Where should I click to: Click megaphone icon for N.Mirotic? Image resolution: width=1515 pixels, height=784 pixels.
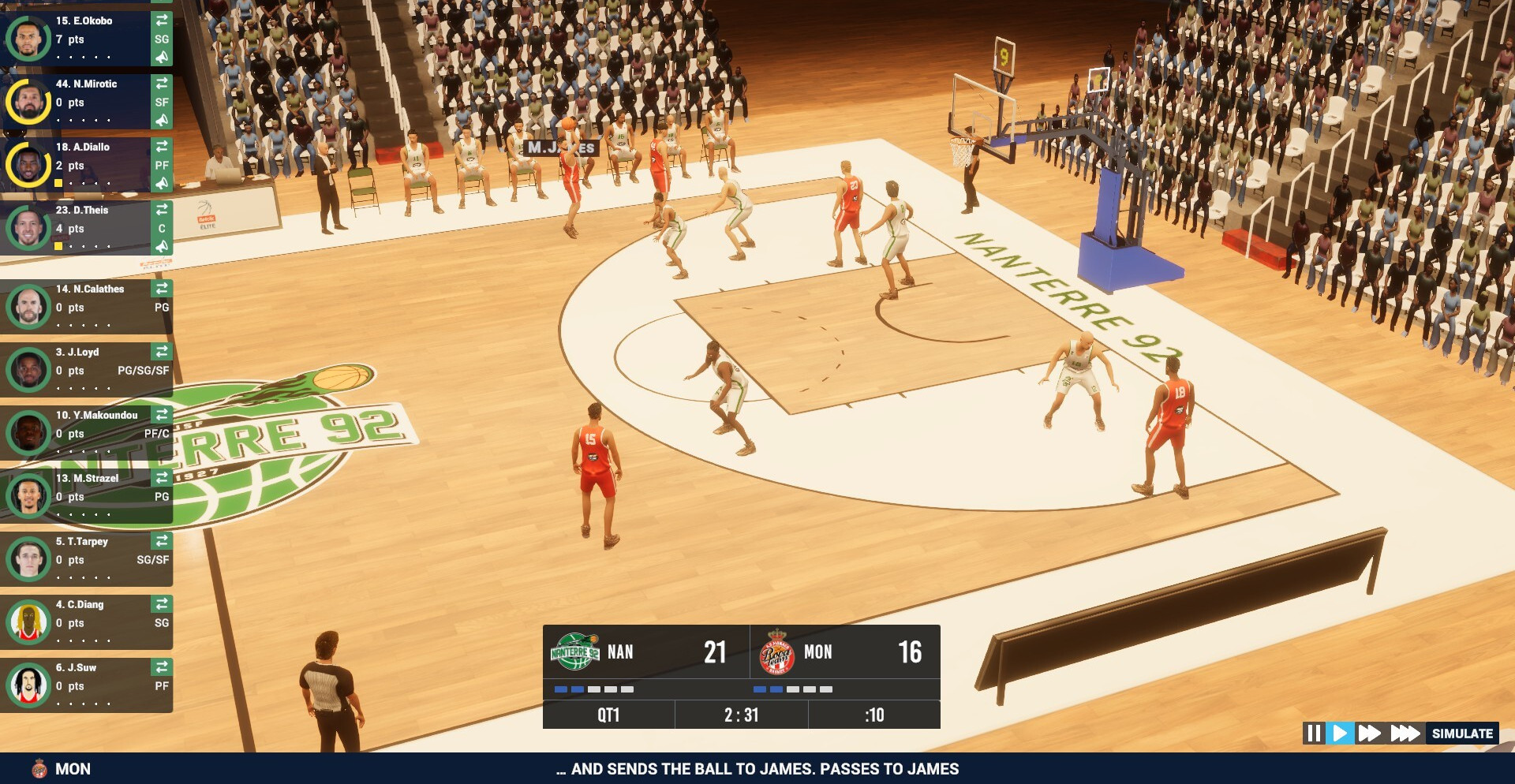[x=162, y=120]
